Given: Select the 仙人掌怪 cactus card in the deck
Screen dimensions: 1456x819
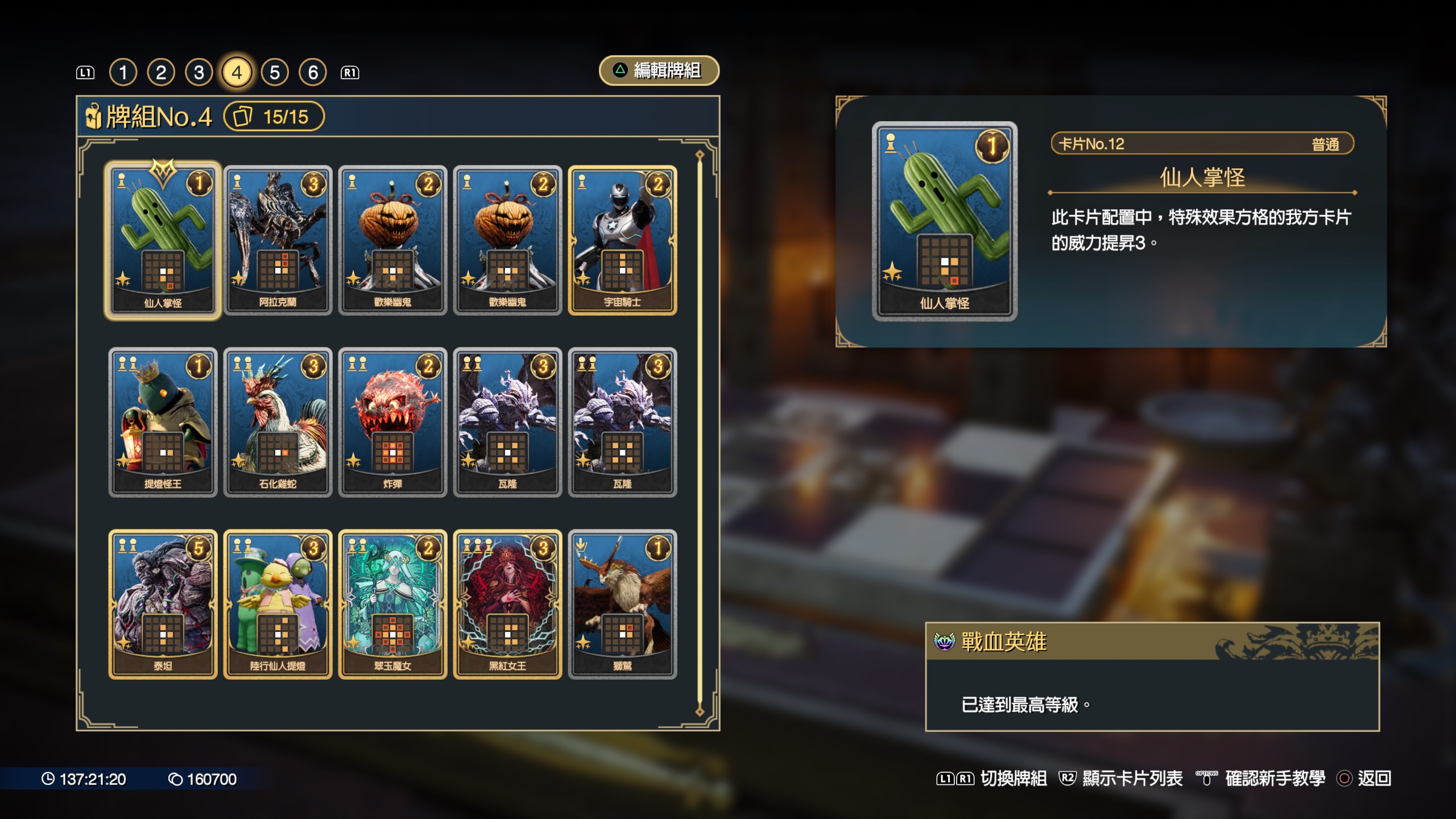Looking at the screenshot, I should click(163, 240).
